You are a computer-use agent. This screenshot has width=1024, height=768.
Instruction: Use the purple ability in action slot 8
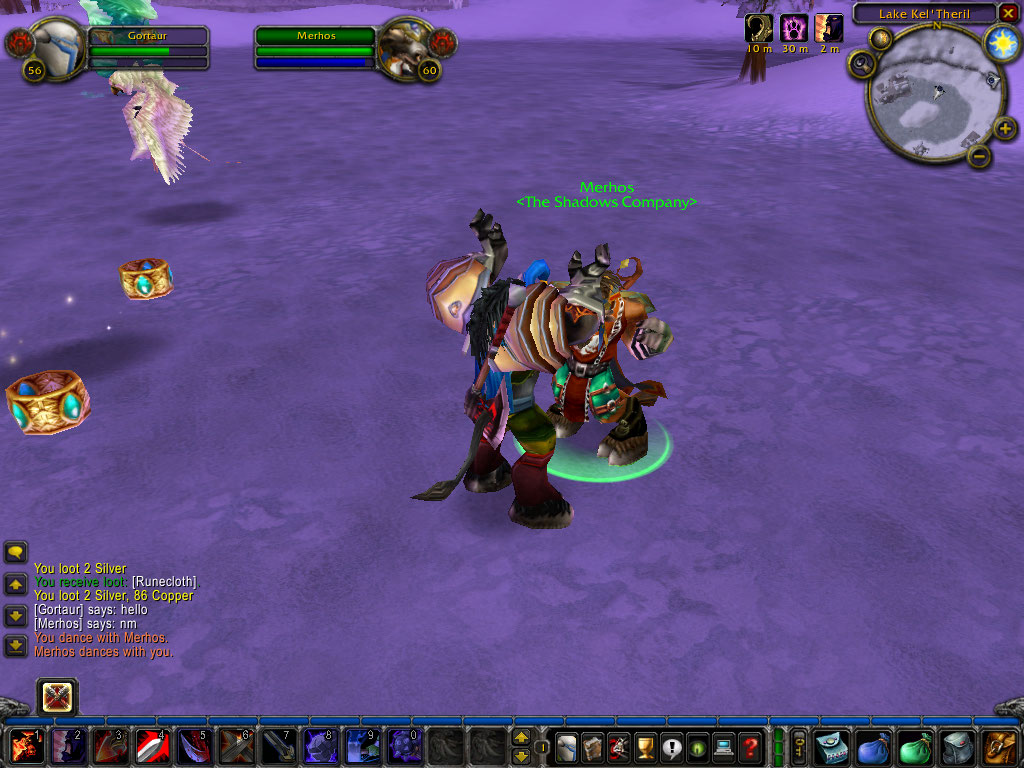(318, 746)
